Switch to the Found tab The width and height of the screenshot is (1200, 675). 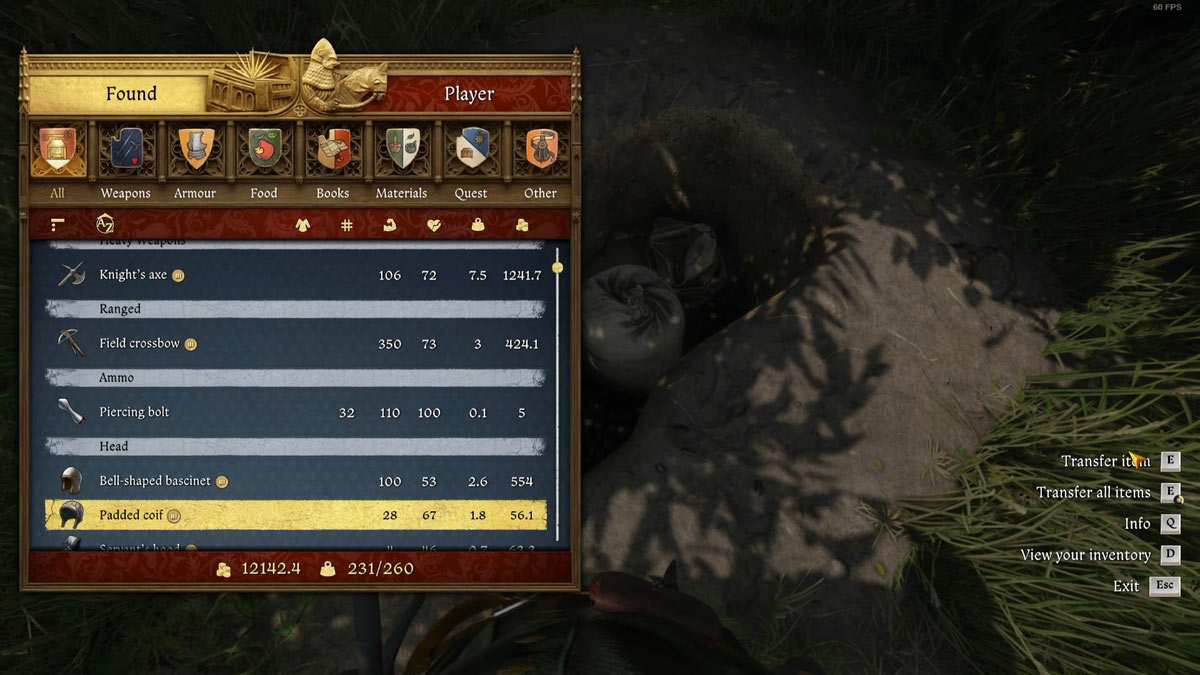(130, 94)
